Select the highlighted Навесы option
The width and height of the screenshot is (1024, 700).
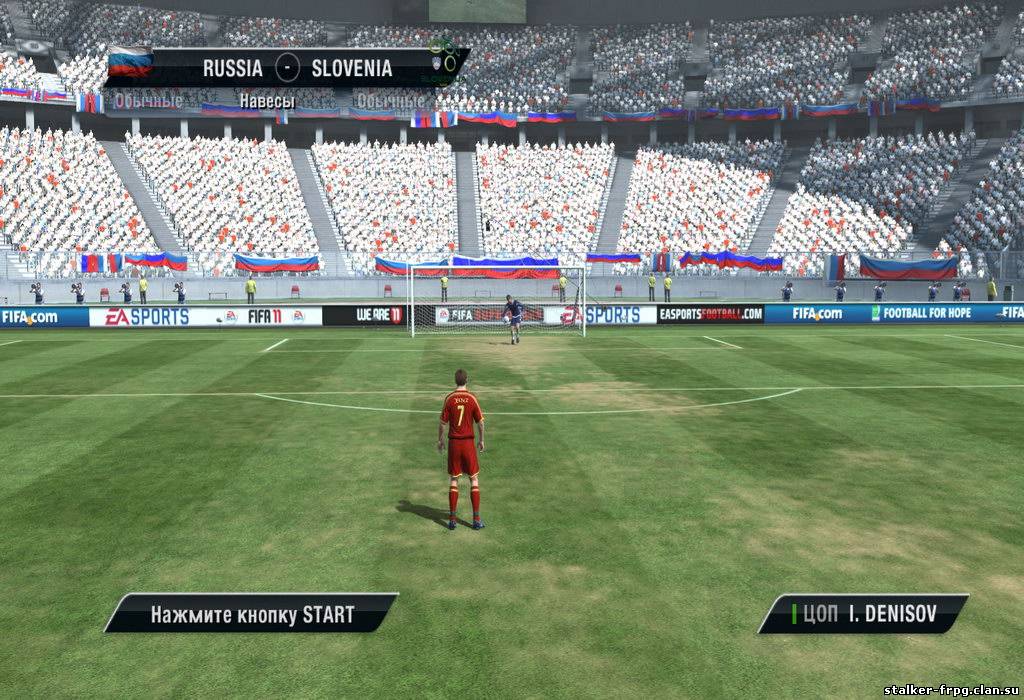tap(267, 101)
